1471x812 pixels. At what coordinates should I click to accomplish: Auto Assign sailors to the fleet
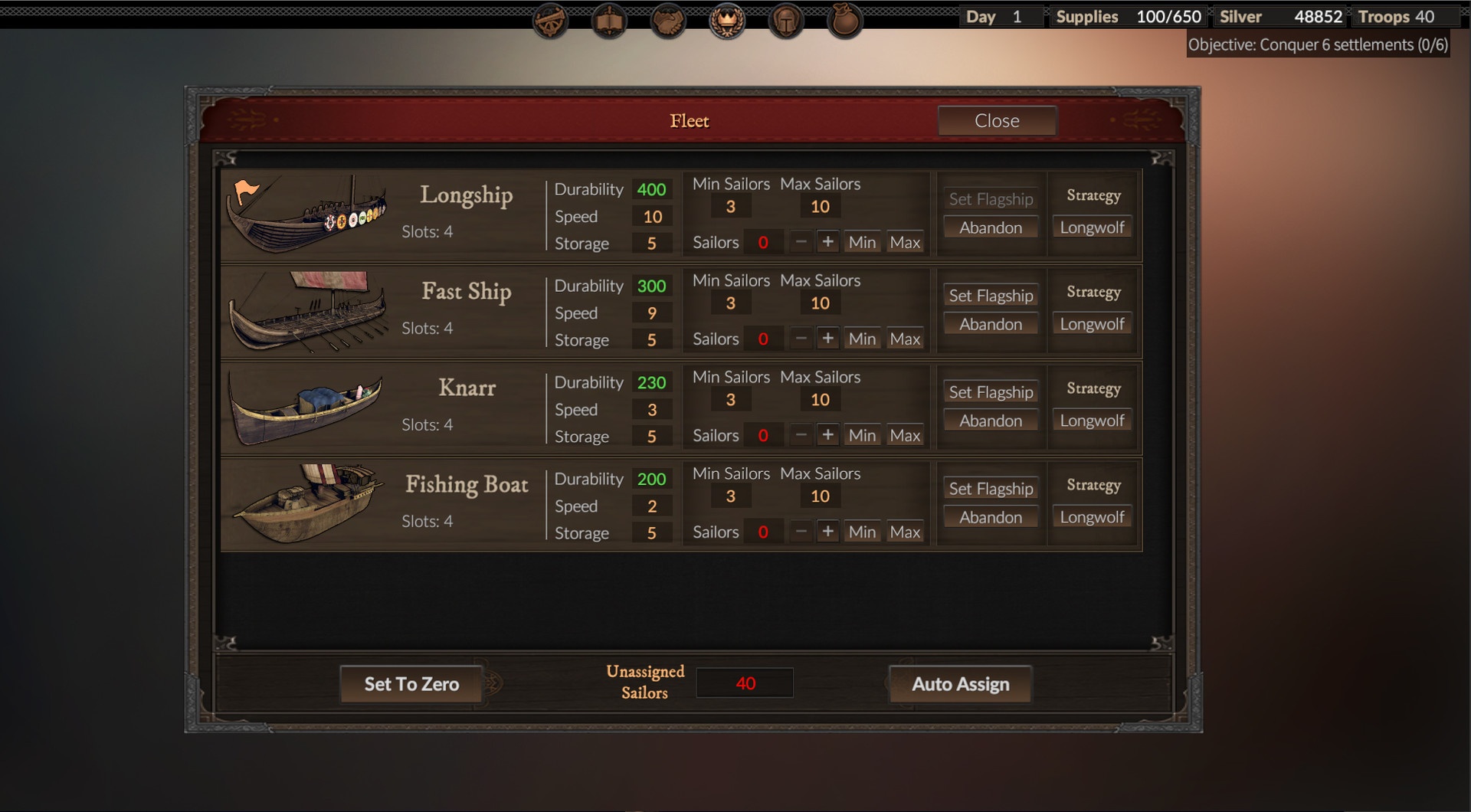960,684
